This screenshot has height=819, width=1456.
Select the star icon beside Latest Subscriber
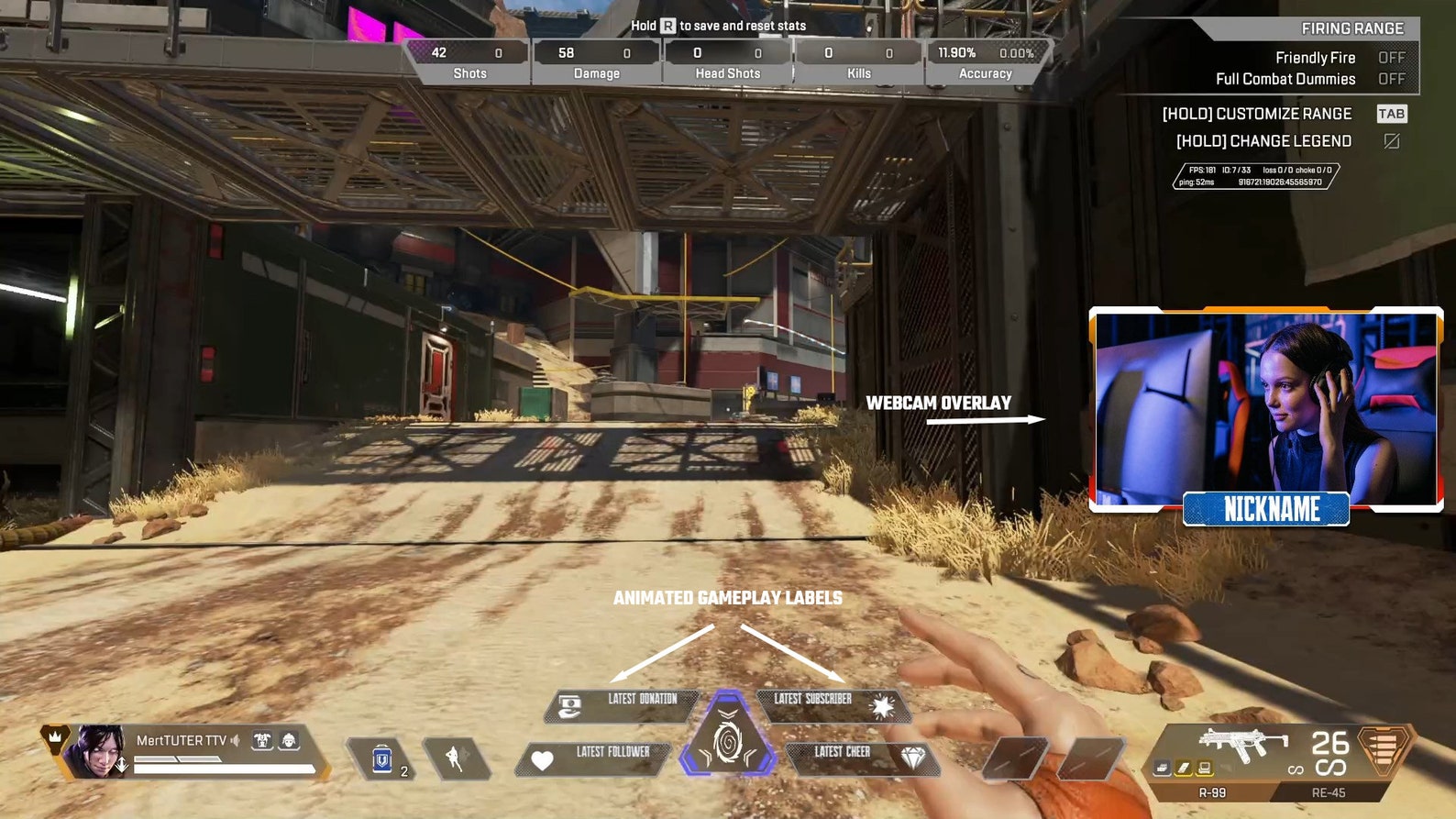pyautogui.click(x=881, y=707)
